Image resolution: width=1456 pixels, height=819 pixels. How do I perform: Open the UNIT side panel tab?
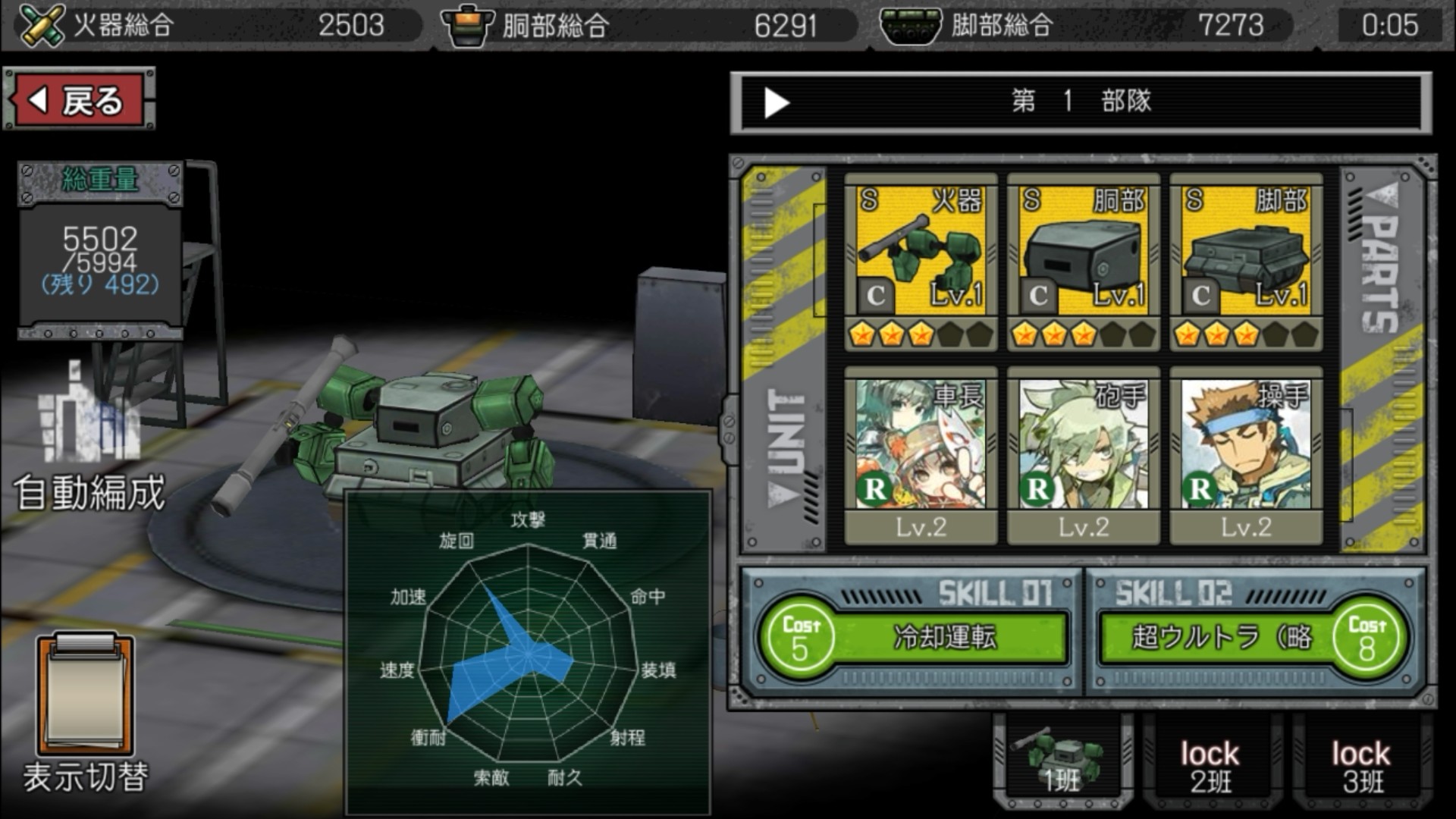click(785, 356)
